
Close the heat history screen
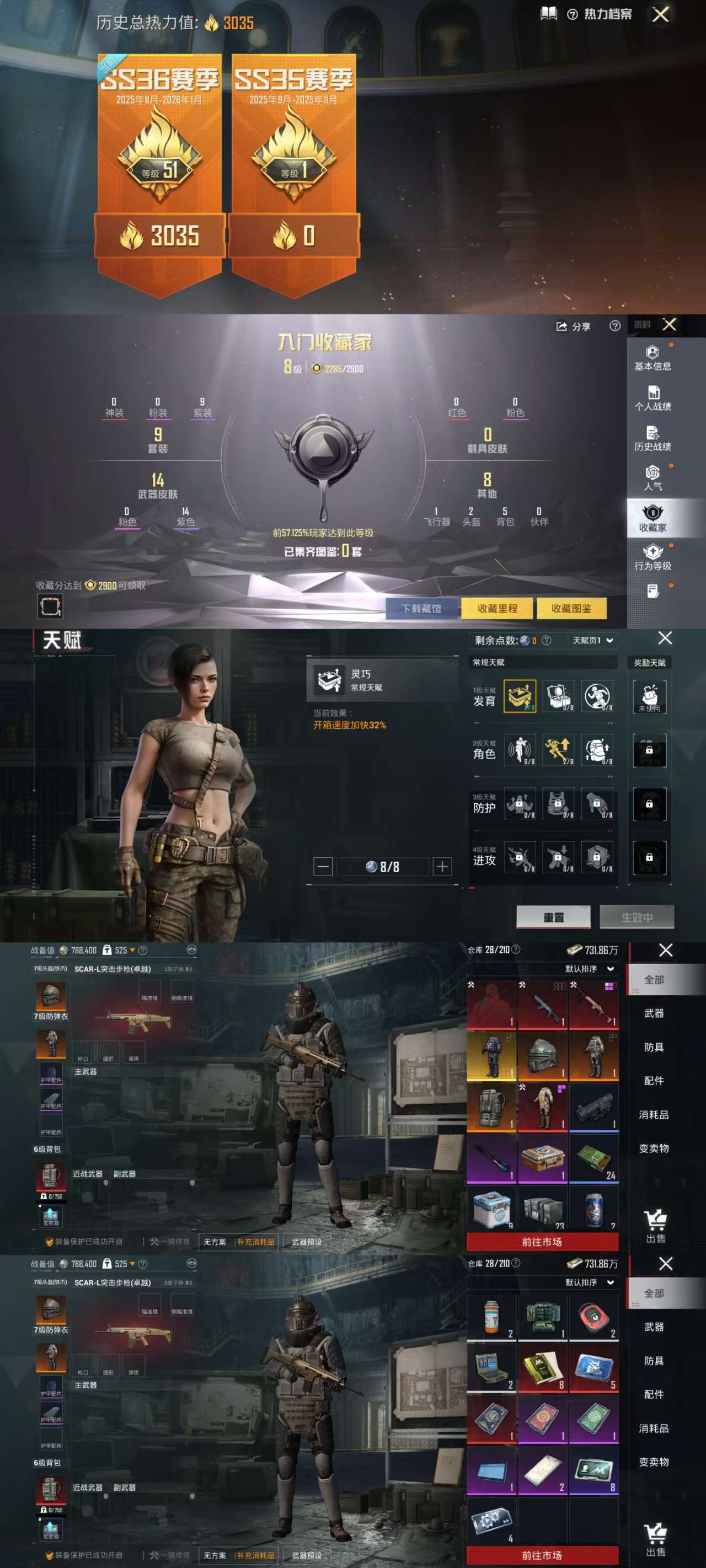[x=660, y=14]
